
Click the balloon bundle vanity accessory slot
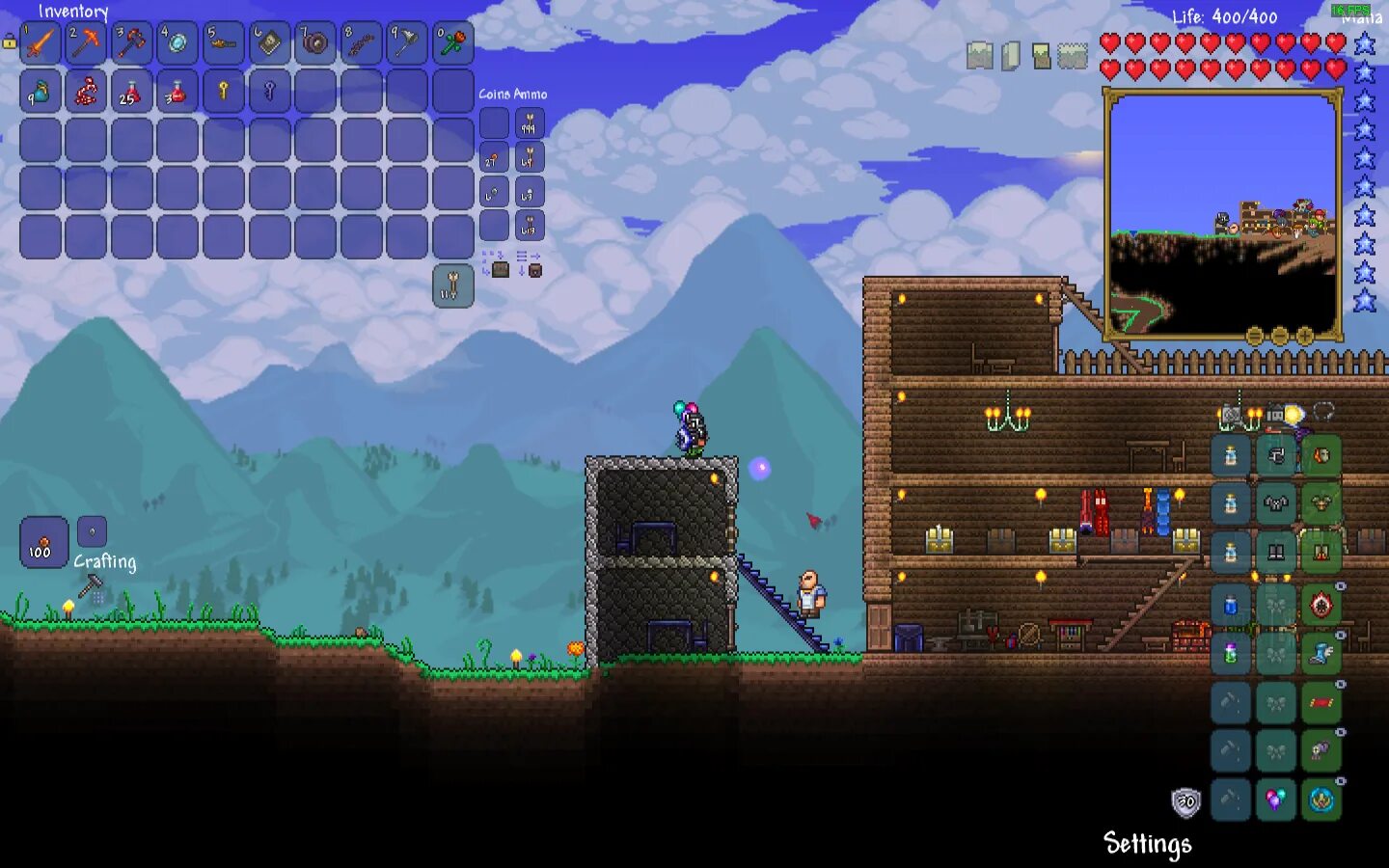pyautogui.click(x=1275, y=800)
